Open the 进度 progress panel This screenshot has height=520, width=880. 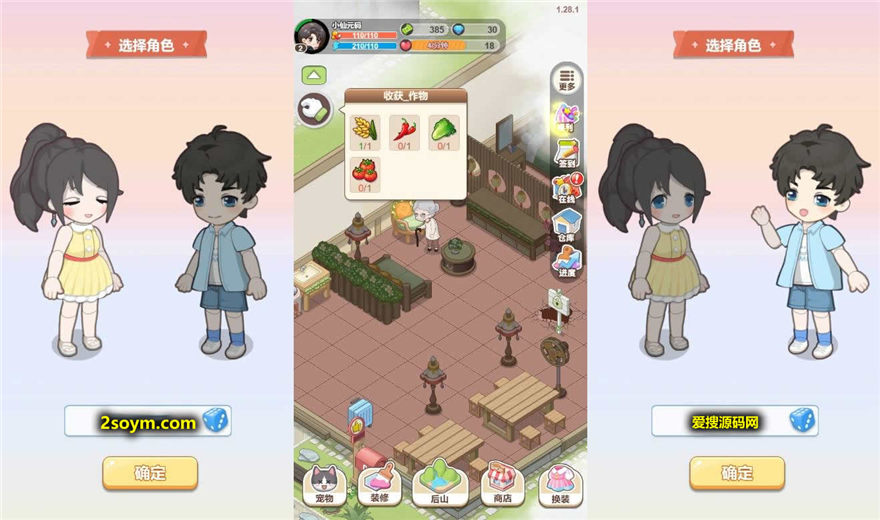[x=567, y=260]
